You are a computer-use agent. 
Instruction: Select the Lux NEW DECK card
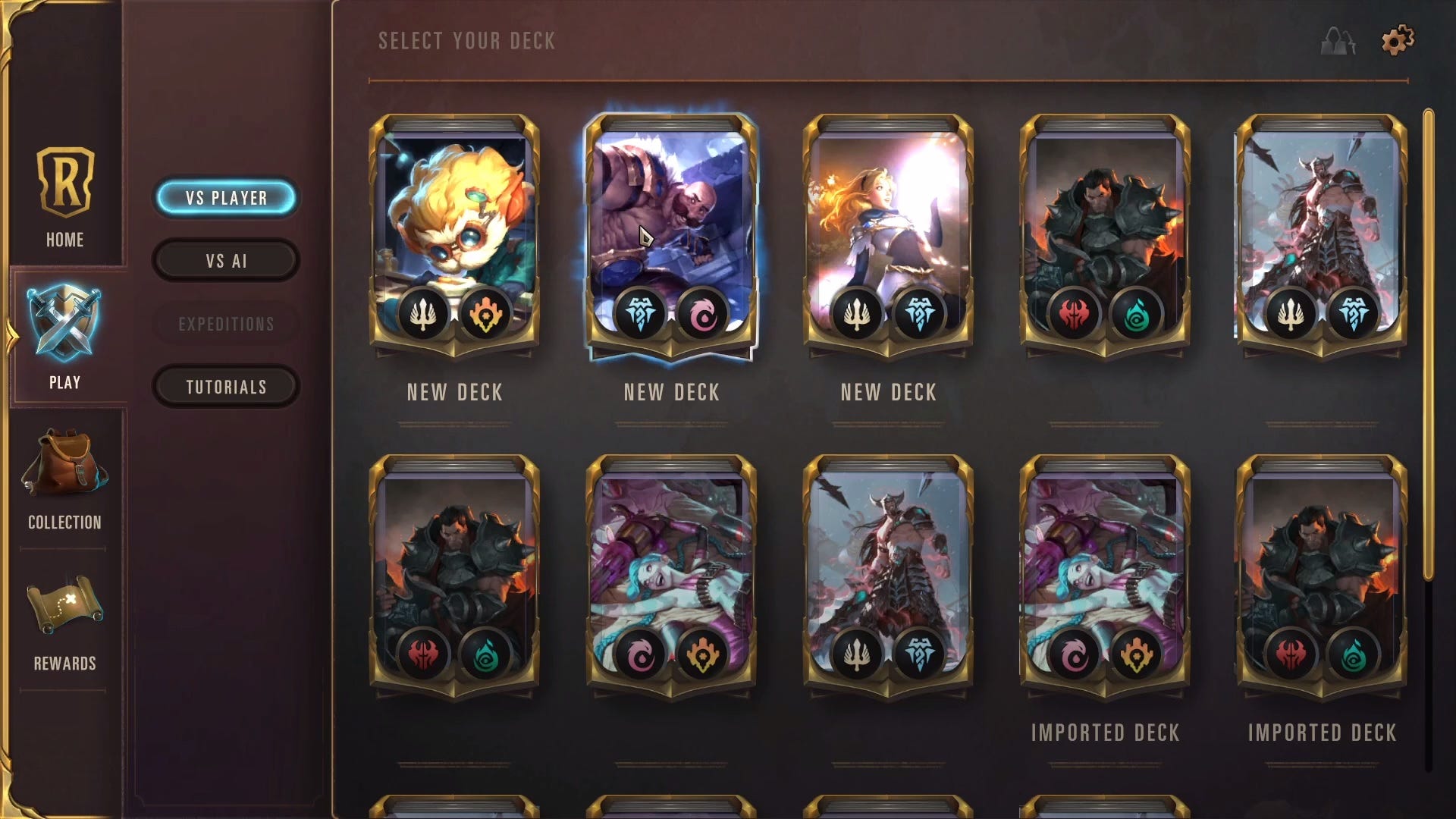[887, 227]
